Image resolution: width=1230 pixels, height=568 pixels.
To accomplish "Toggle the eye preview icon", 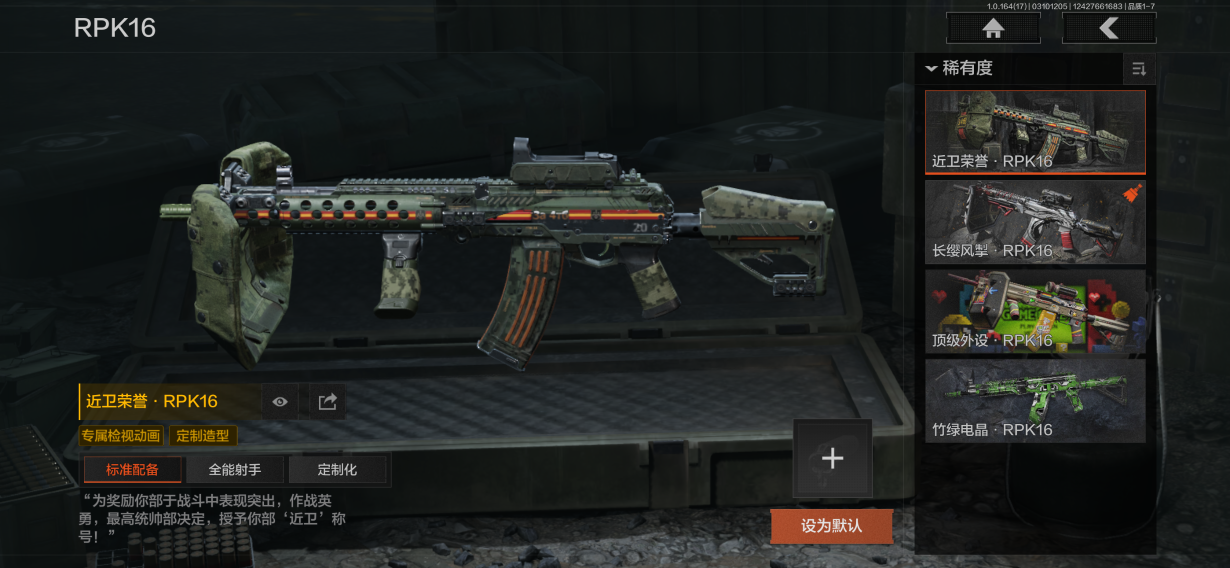I will click(280, 402).
